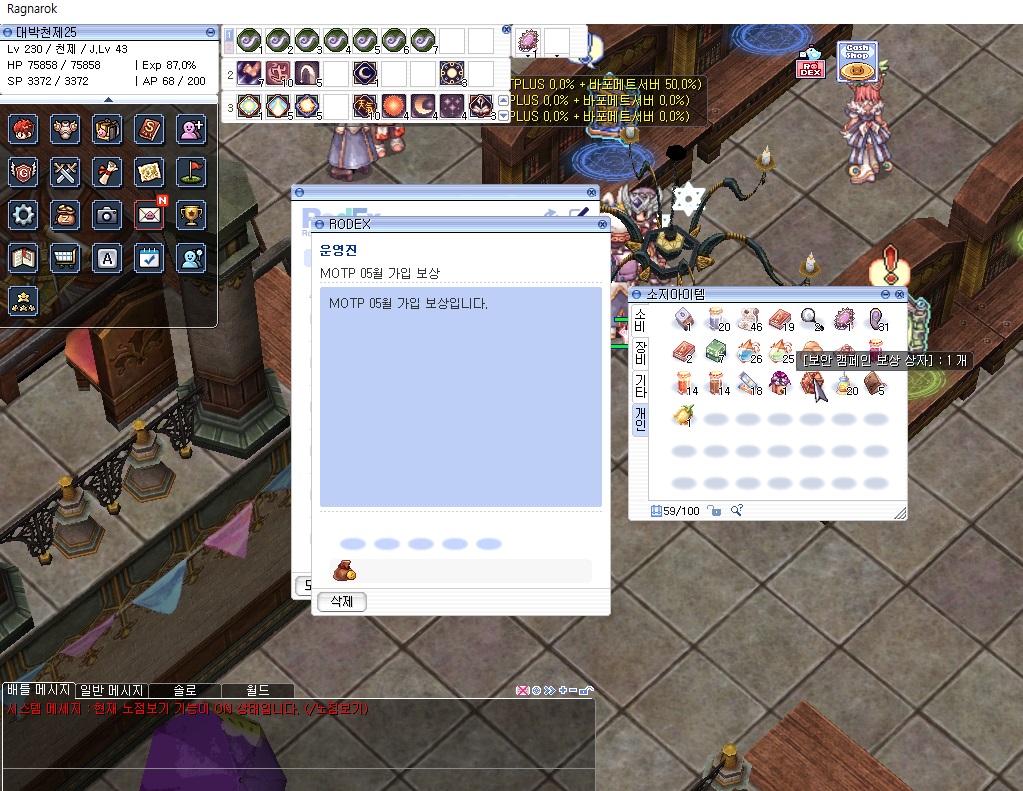1023x791 pixels.
Task: Open the mail envelope icon with N badge
Action: click(149, 213)
